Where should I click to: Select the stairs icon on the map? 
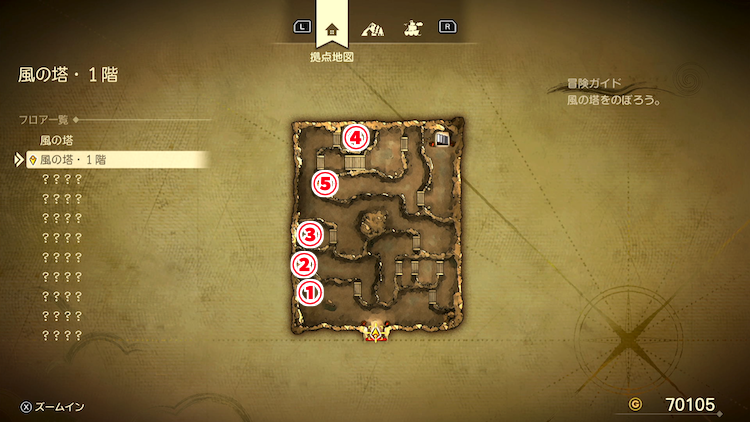[441, 139]
